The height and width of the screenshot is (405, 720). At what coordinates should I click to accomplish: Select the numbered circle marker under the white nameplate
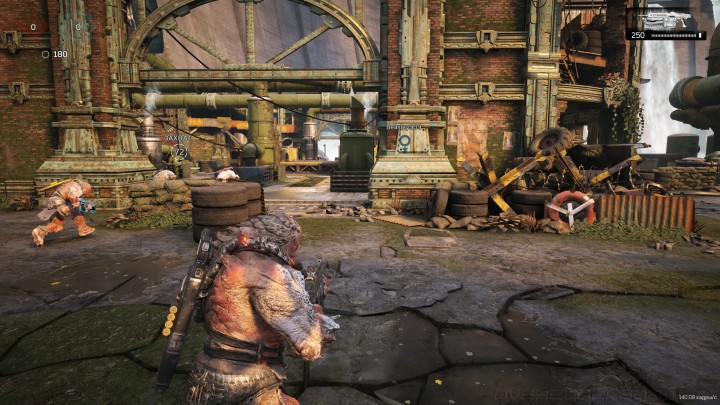point(180,151)
